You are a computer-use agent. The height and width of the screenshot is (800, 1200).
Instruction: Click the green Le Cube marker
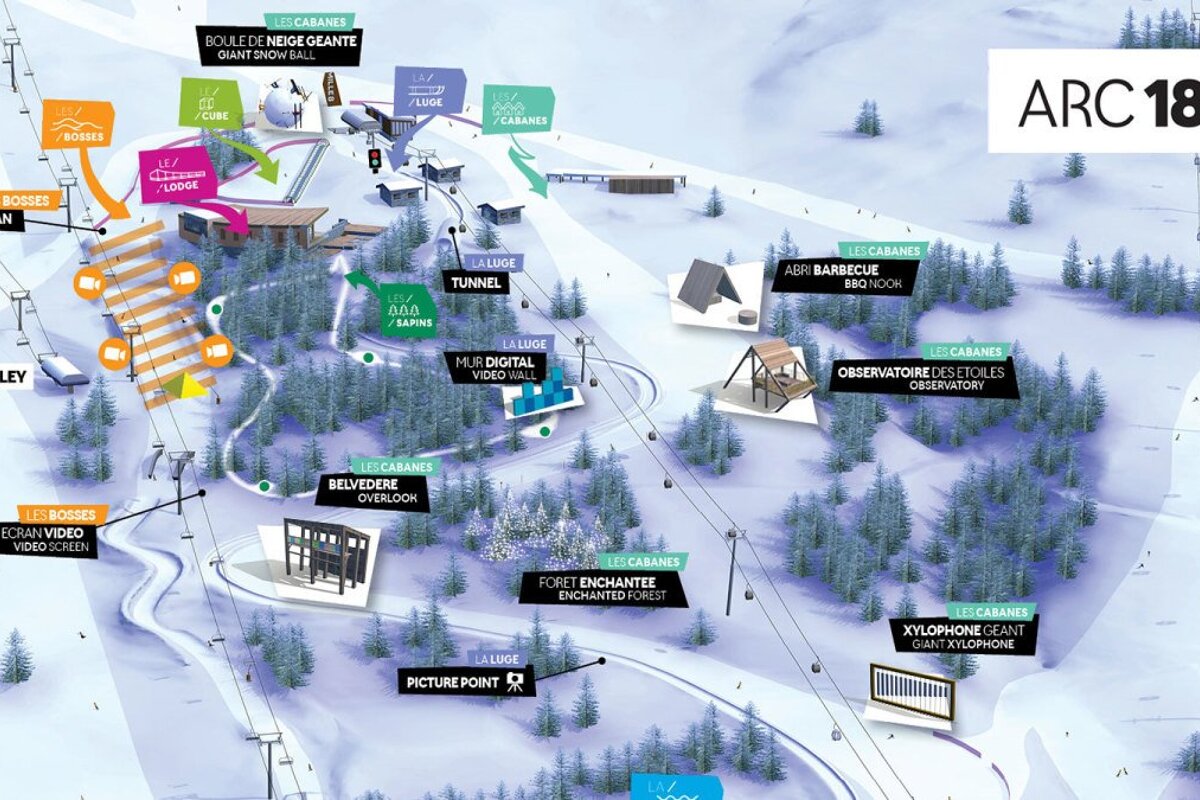point(210,104)
